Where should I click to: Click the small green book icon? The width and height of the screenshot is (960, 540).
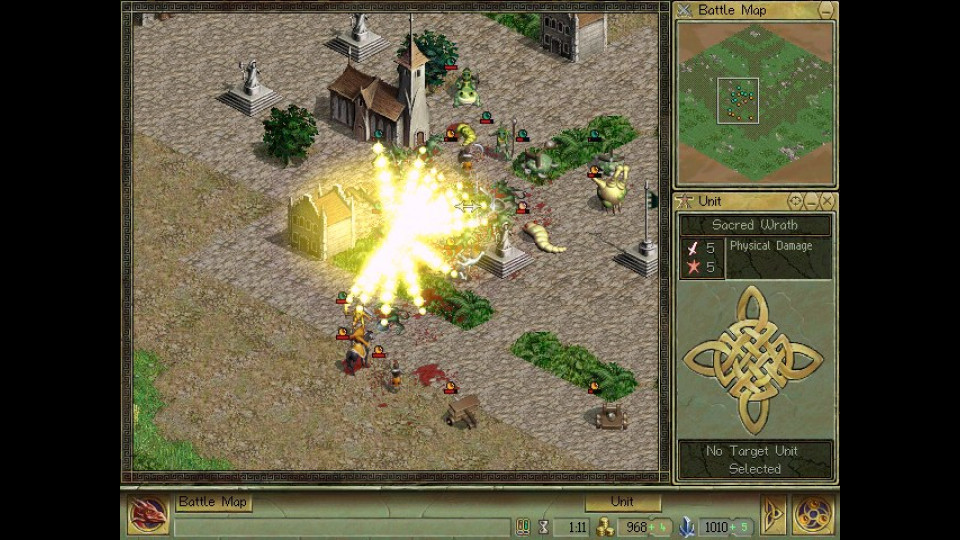[522, 526]
